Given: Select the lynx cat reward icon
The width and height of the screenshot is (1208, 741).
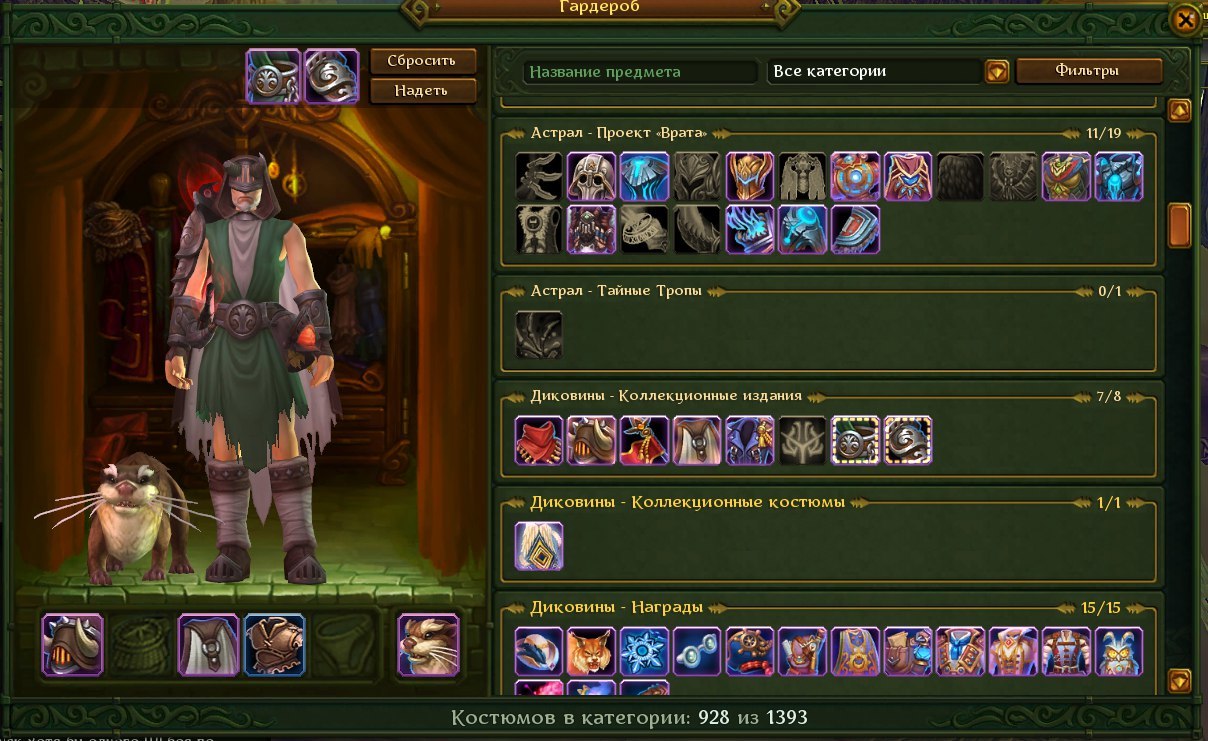Looking at the screenshot, I should pyautogui.click(x=591, y=652).
